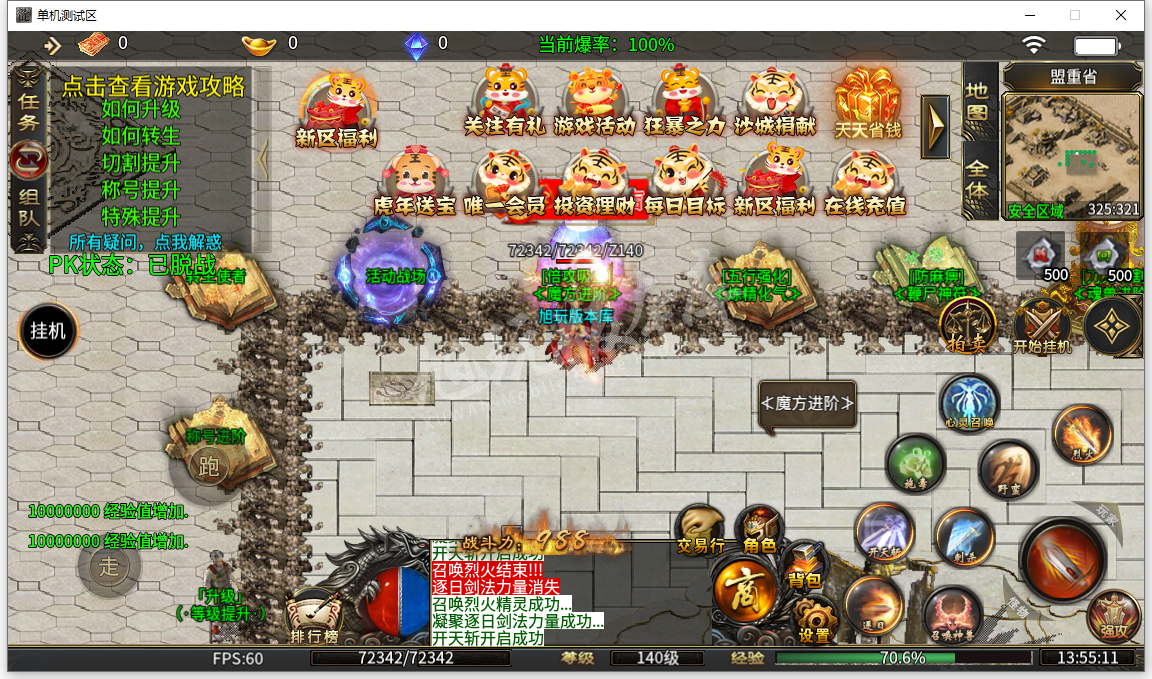Open the 拍卖 auction button

click(967, 325)
